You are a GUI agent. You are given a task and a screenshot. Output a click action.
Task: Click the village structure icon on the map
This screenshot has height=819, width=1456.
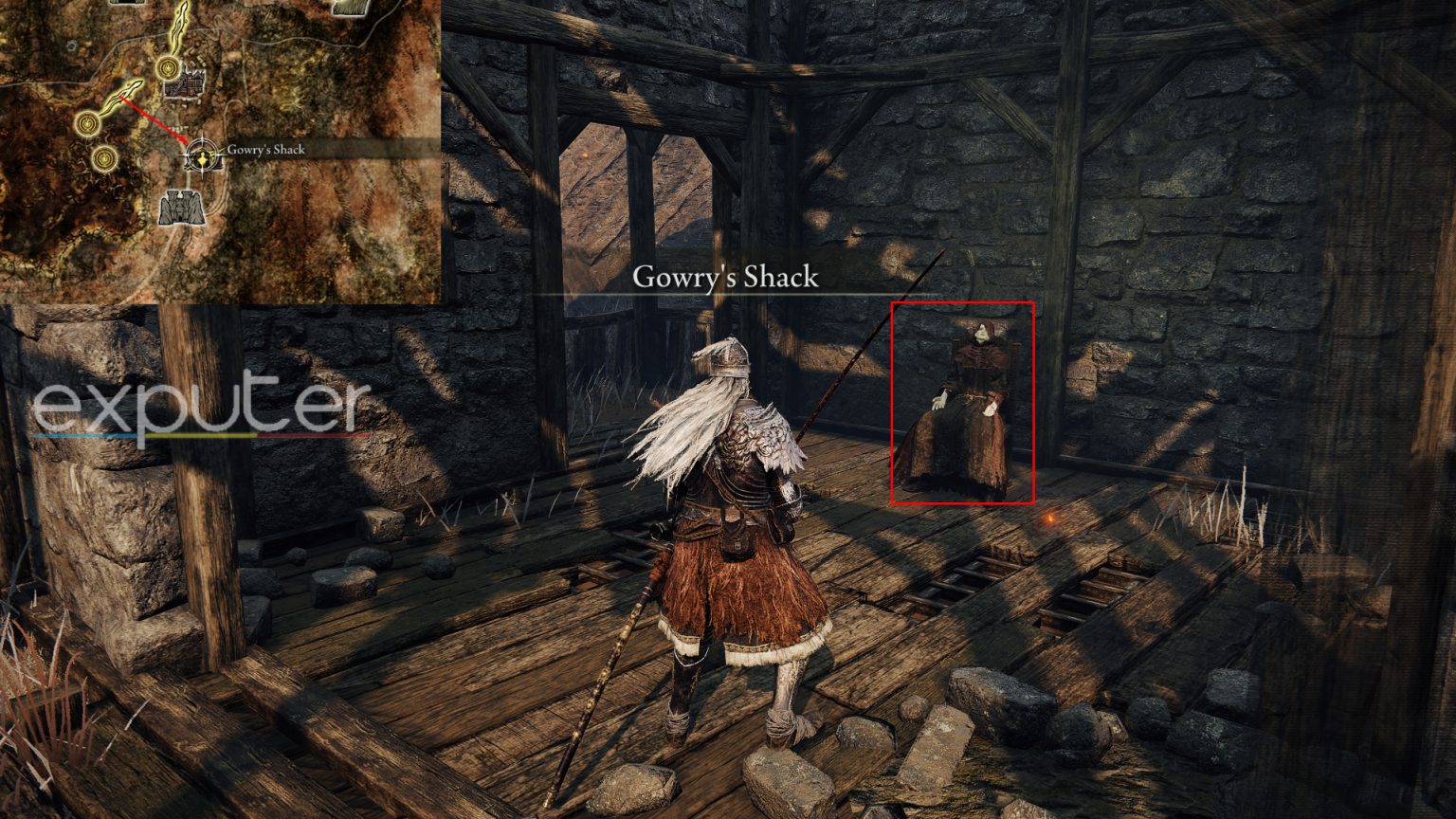pos(184,85)
